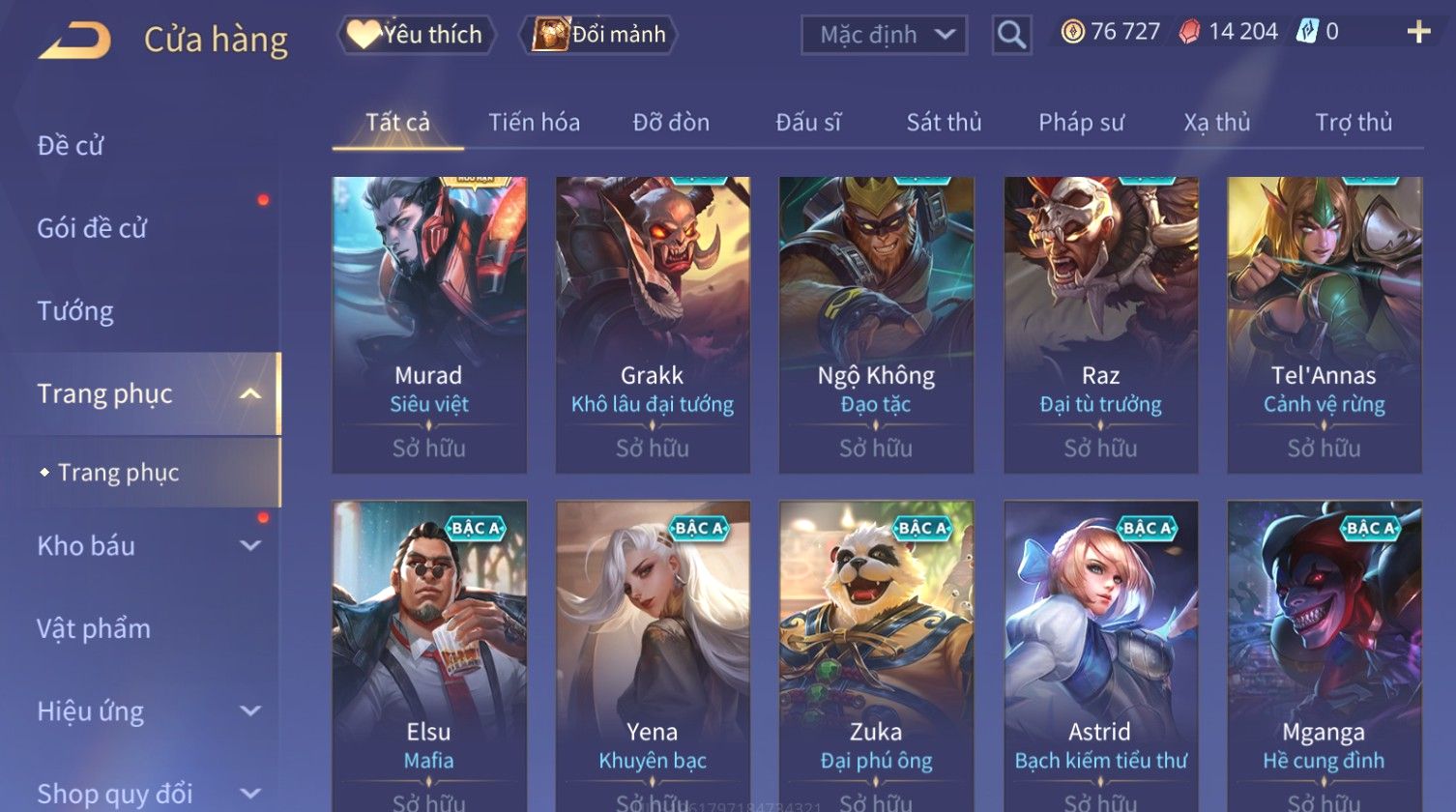This screenshot has height=812, width=1456.
Task: Select the Murad Siêu việt skin card
Action: point(429,324)
